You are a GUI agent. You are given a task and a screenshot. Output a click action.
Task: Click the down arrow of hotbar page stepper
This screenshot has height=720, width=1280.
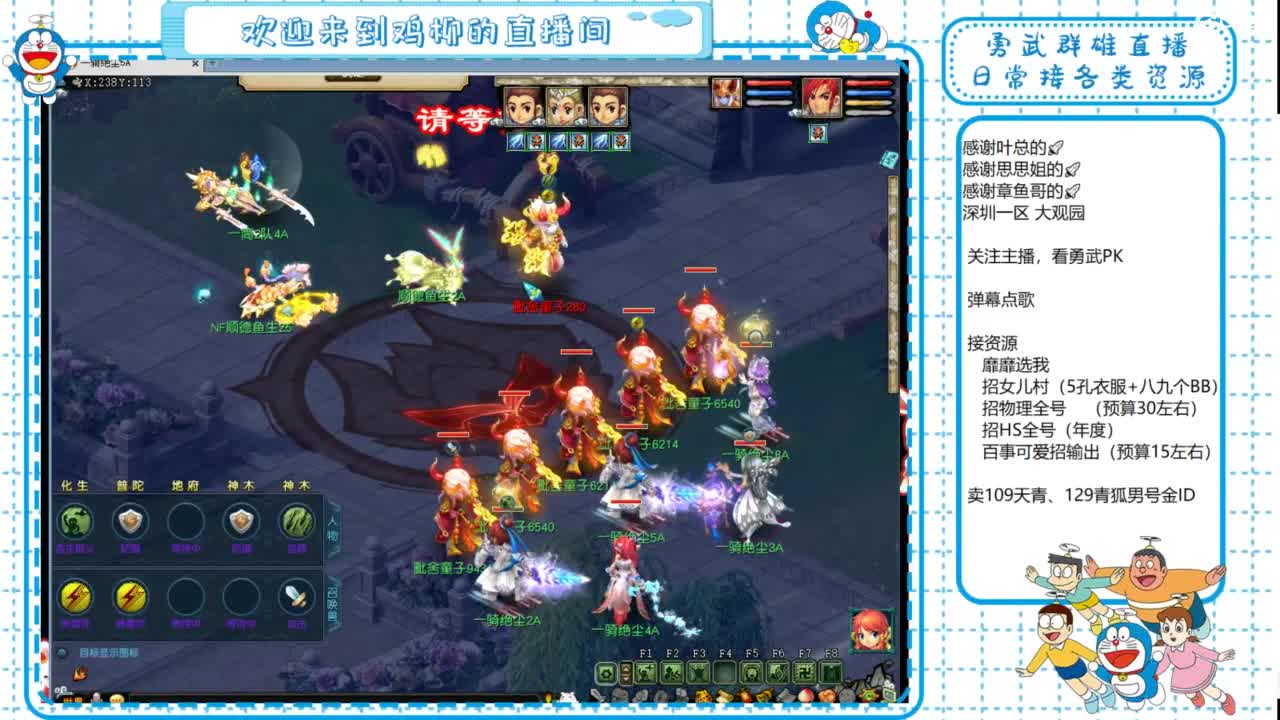[626, 679]
